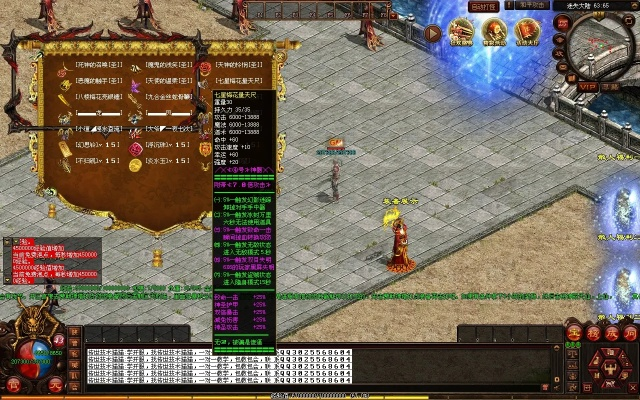Open the red banner event icon
The height and width of the screenshot is (400, 640).
[526, 33]
